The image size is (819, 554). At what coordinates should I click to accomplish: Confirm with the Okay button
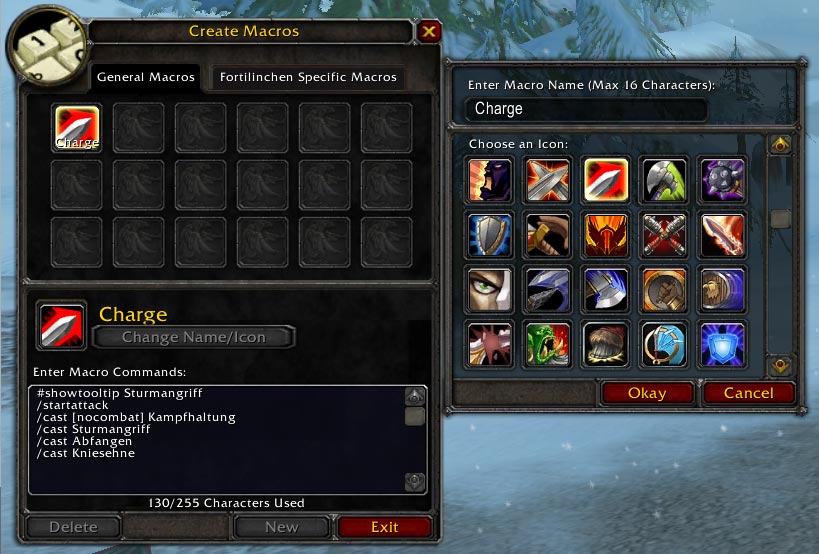click(x=647, y=393)
